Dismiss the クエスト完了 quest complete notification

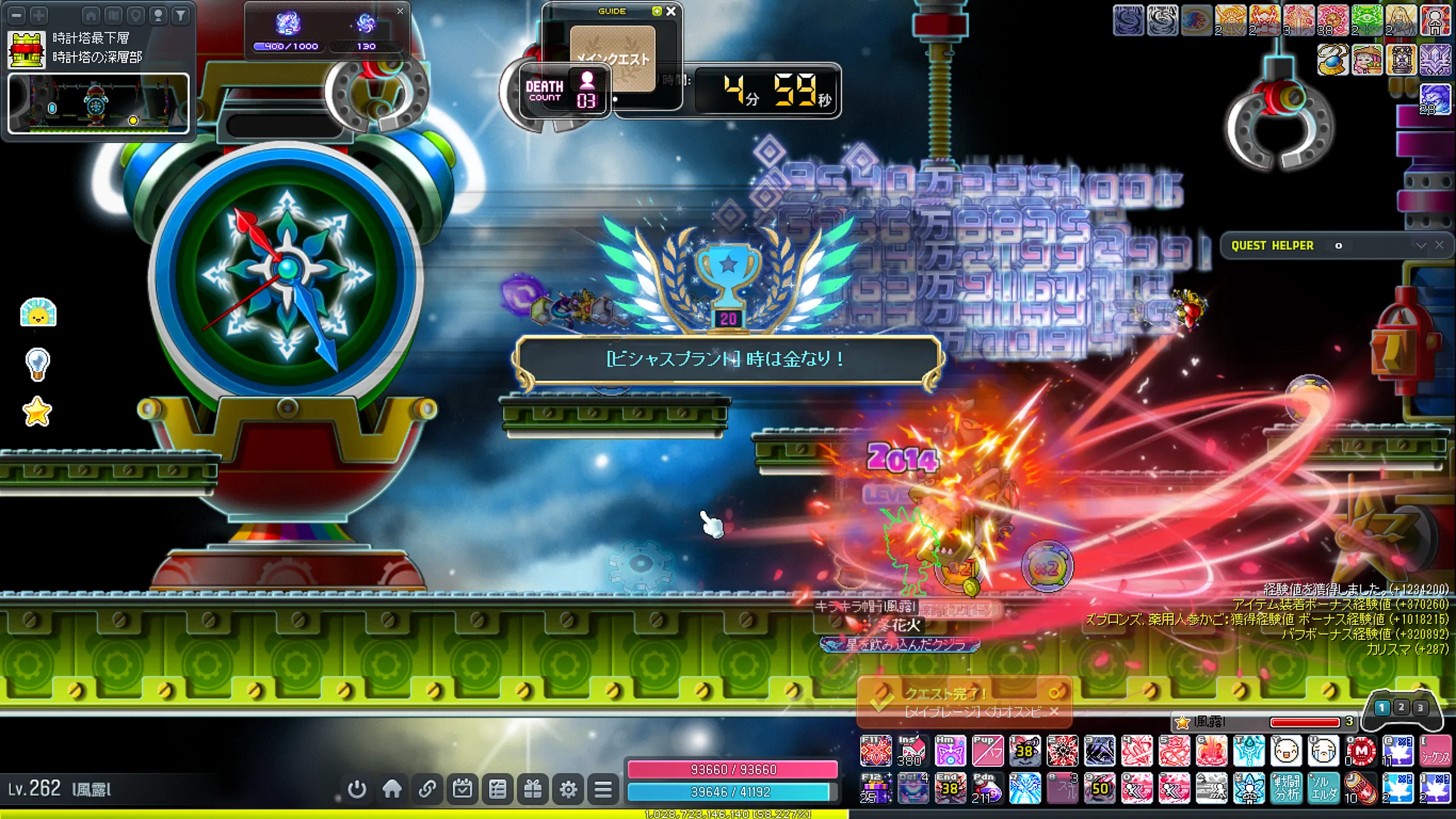1054,712
